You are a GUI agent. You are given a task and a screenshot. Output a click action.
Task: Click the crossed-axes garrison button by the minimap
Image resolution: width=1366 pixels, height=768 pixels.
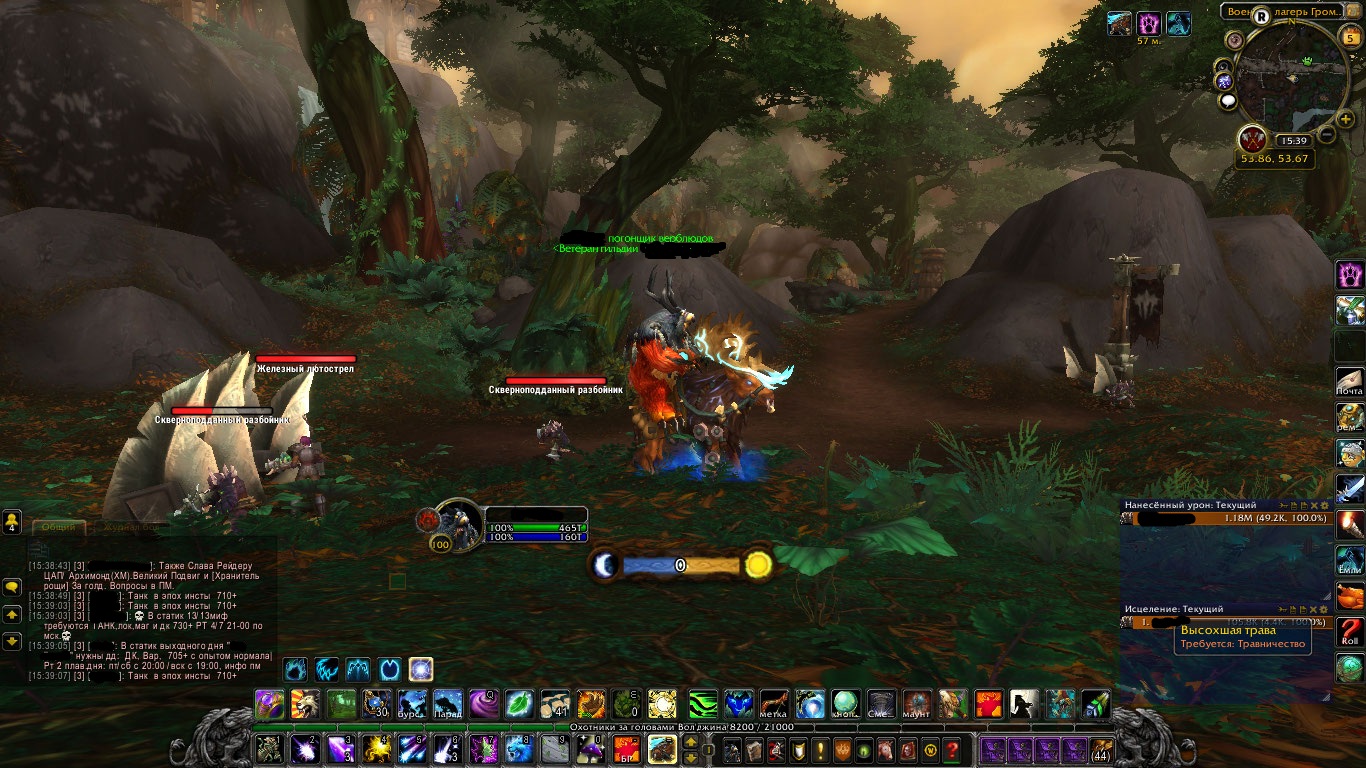pyautogui.click(x=1254, y=139)
